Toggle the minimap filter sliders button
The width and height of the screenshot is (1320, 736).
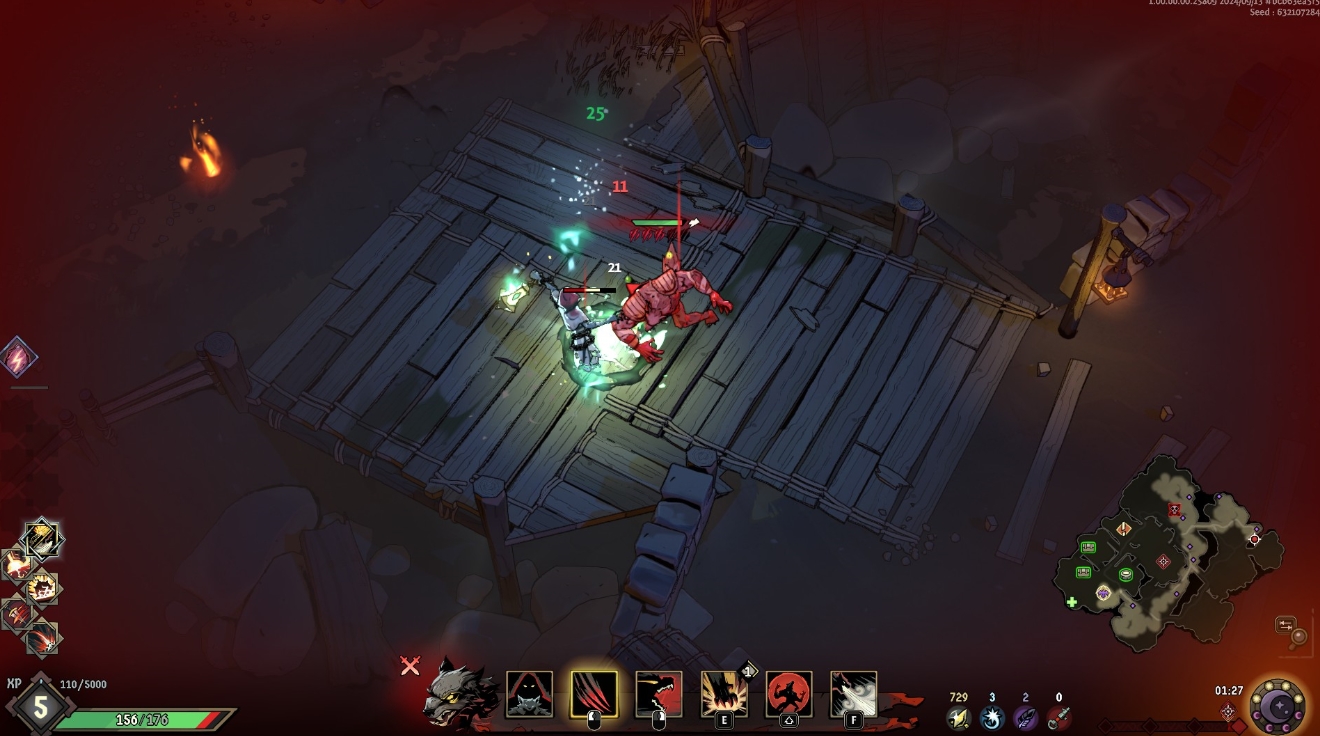[1285, 625]
